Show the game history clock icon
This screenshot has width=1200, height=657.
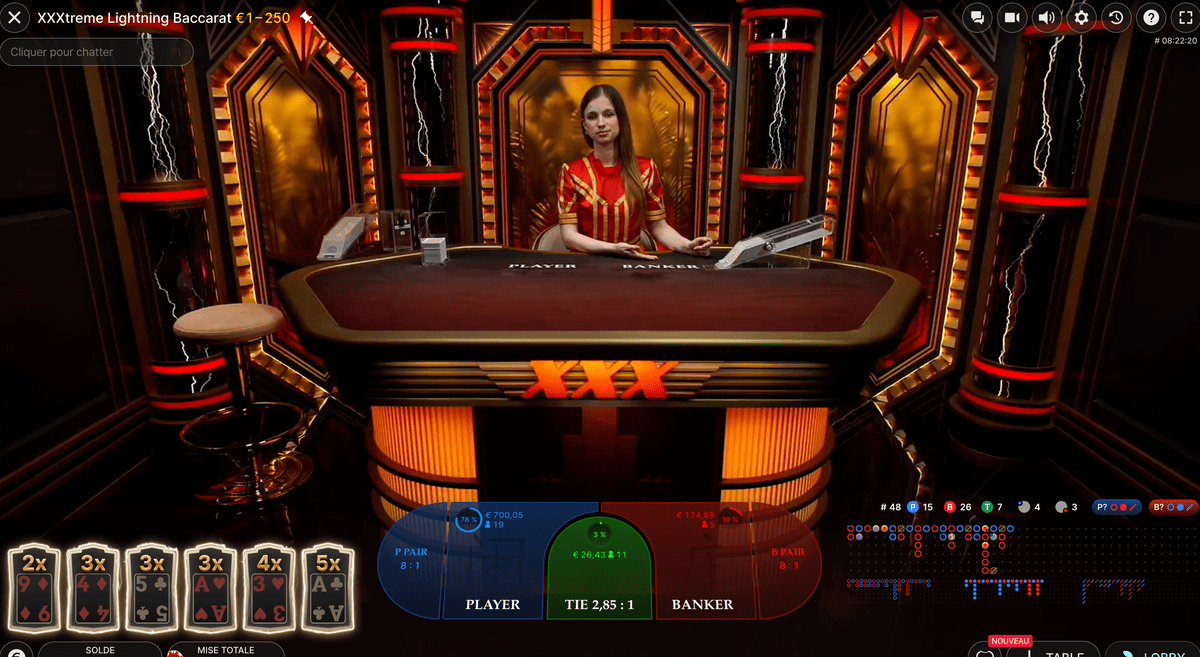pyautogui.click(x=1116, y=18)
